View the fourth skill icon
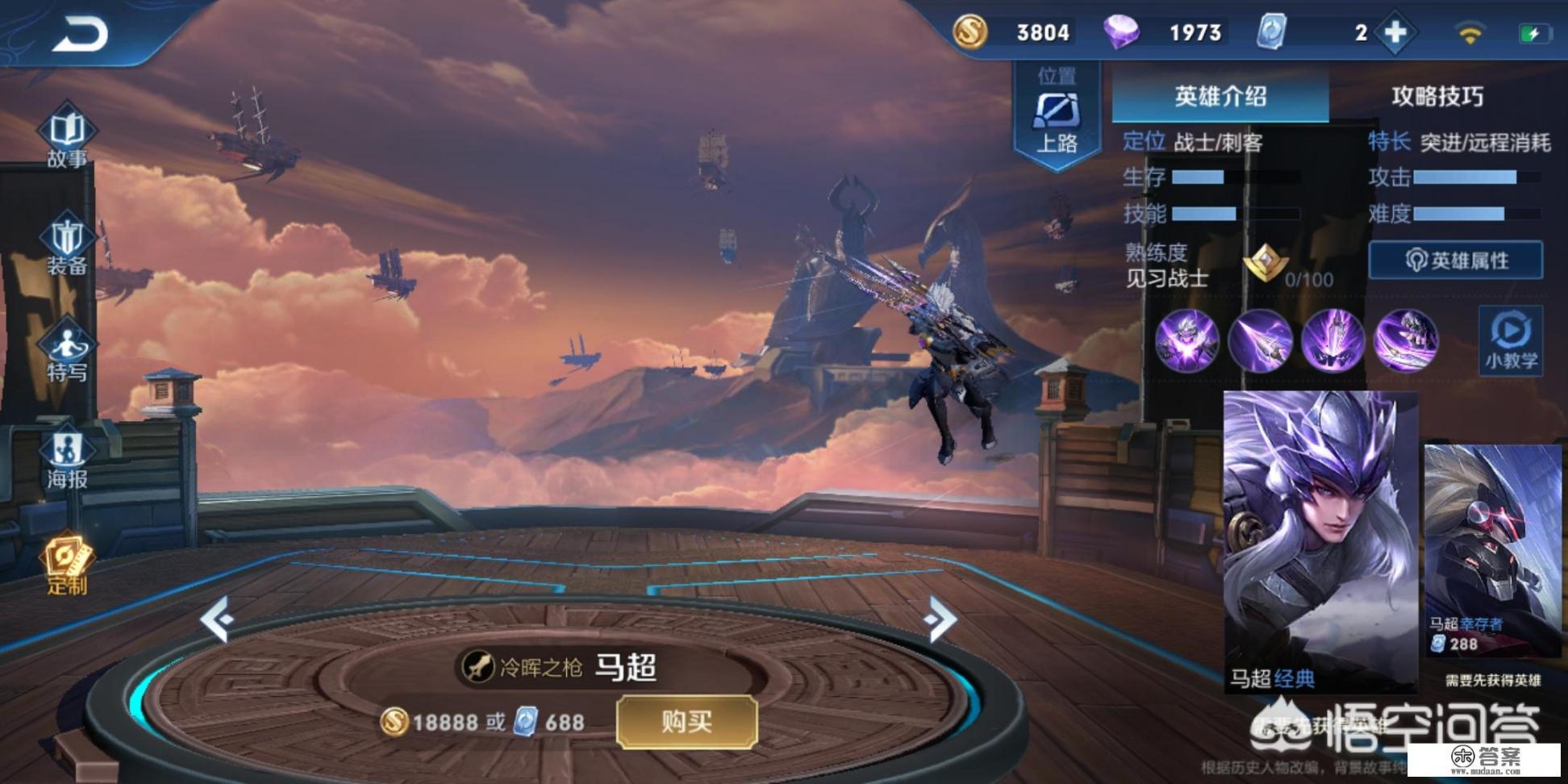 1406,340
